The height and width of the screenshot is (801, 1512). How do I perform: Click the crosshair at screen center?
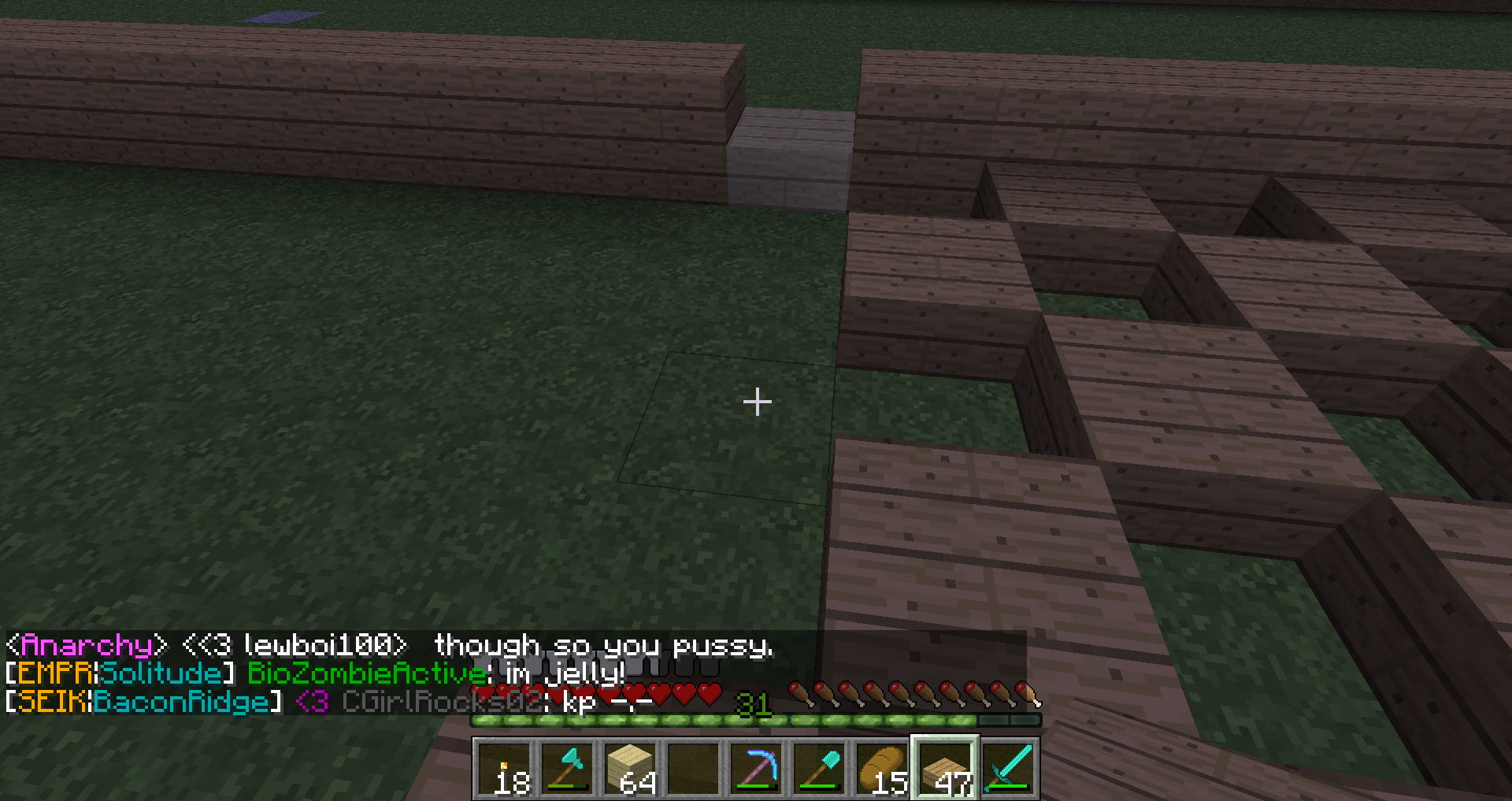click(756, 402)
